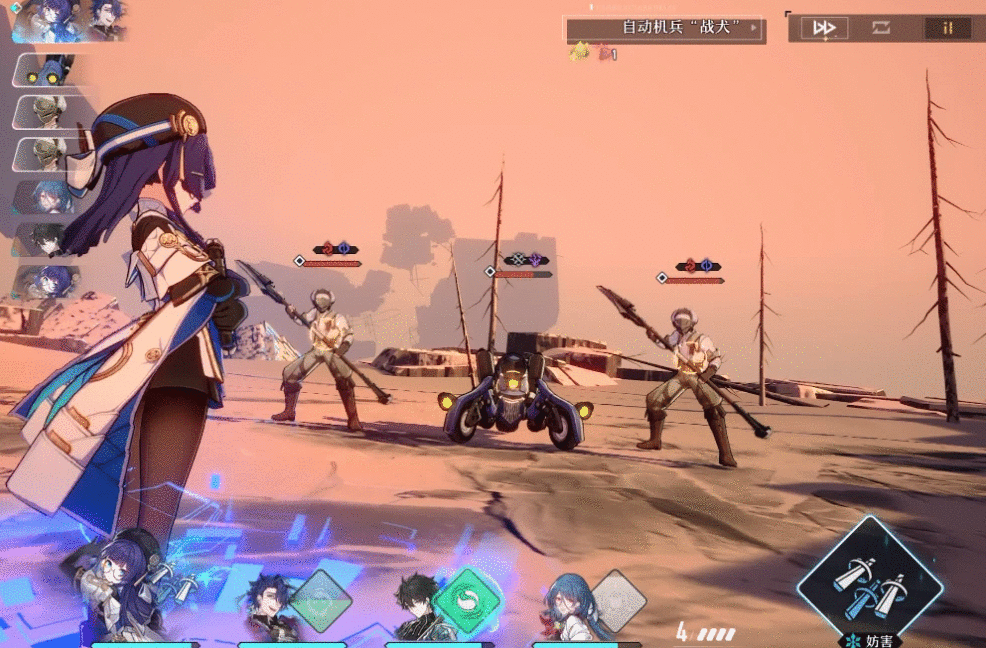986x648 pixels.
Task: Click Dan Heng's portrait in the turn order list
Action: [48, 238]
